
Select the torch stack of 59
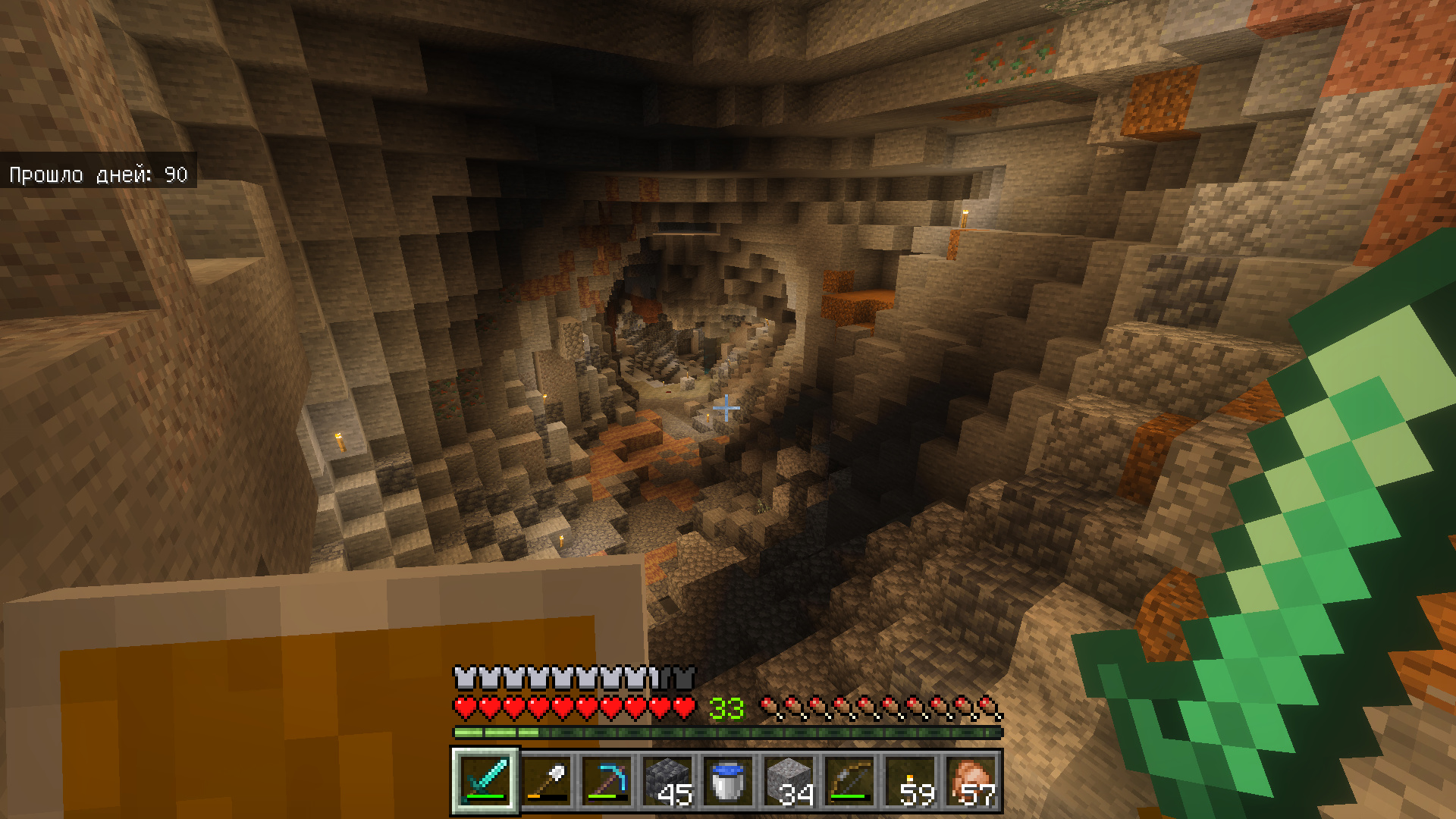point(911,781)
